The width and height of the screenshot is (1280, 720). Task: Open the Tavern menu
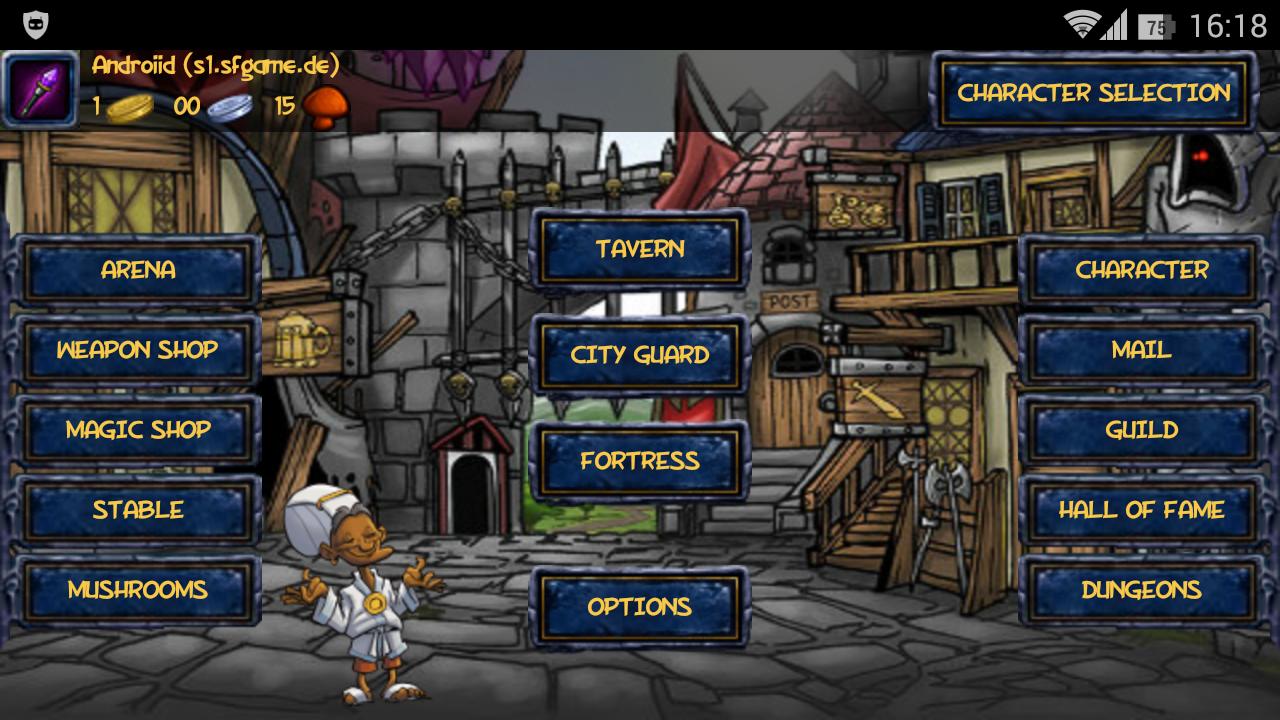[639, 249]
